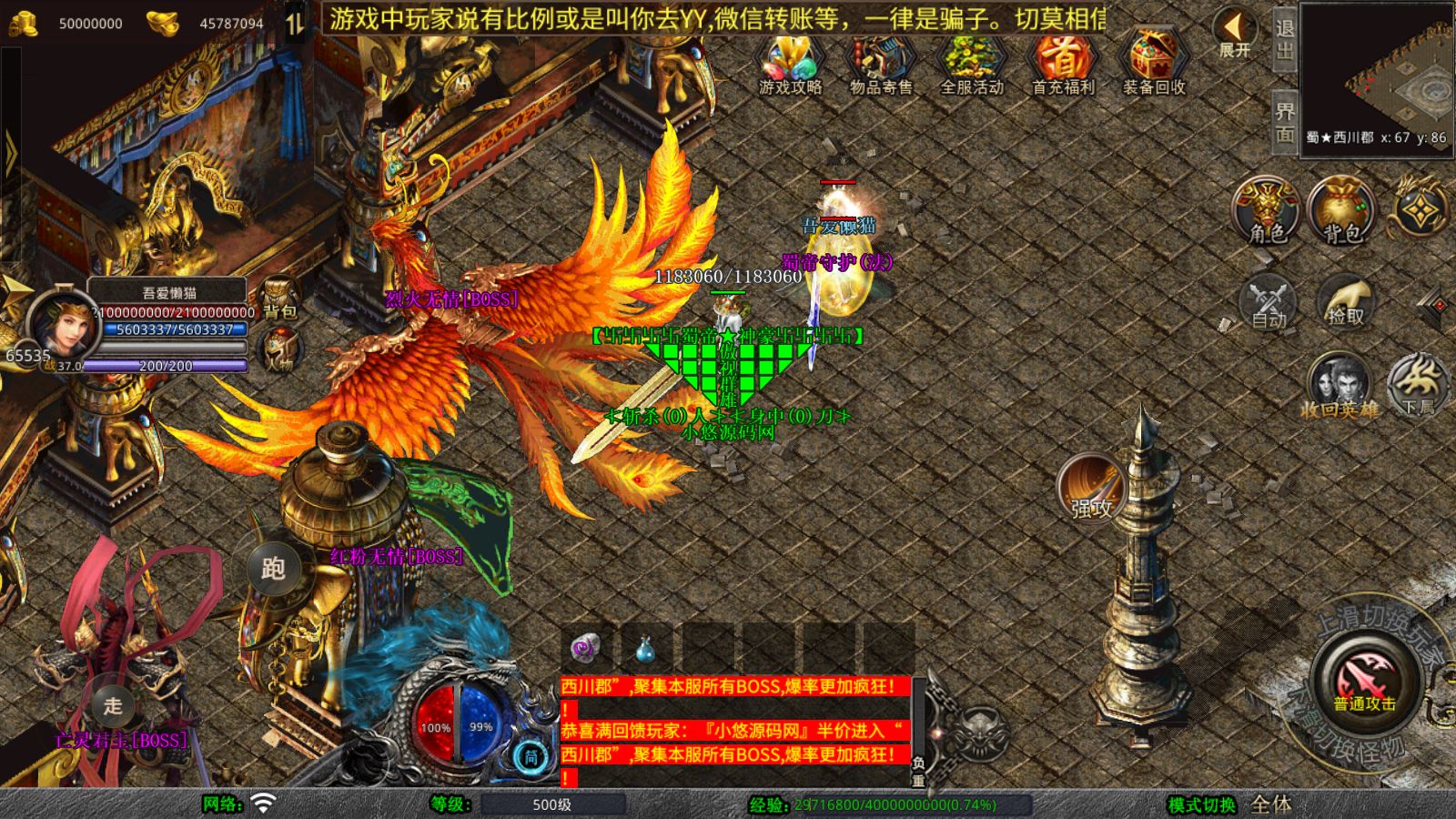Open the 物品寄售 consignment shop

click(x=880, y=64)
